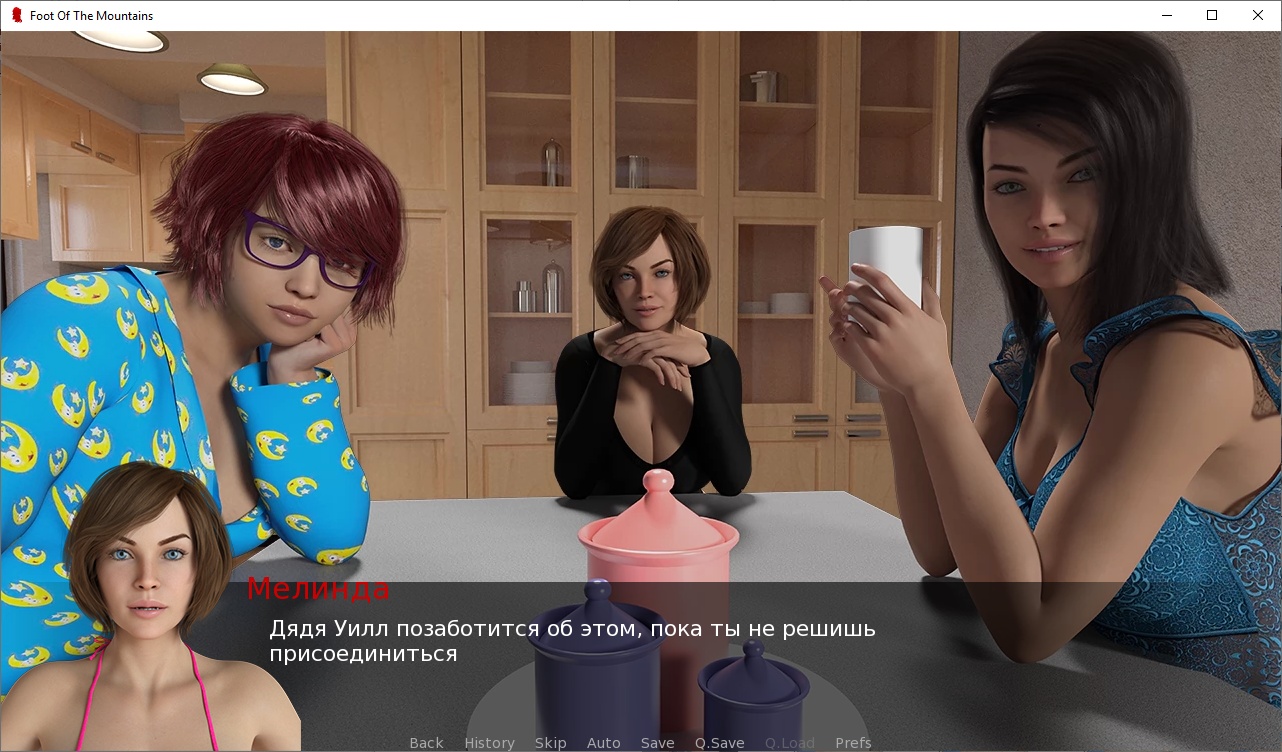This screenshot has width=1282, height=752.
Task: Quick save with Q.Save
Action: 719,743
